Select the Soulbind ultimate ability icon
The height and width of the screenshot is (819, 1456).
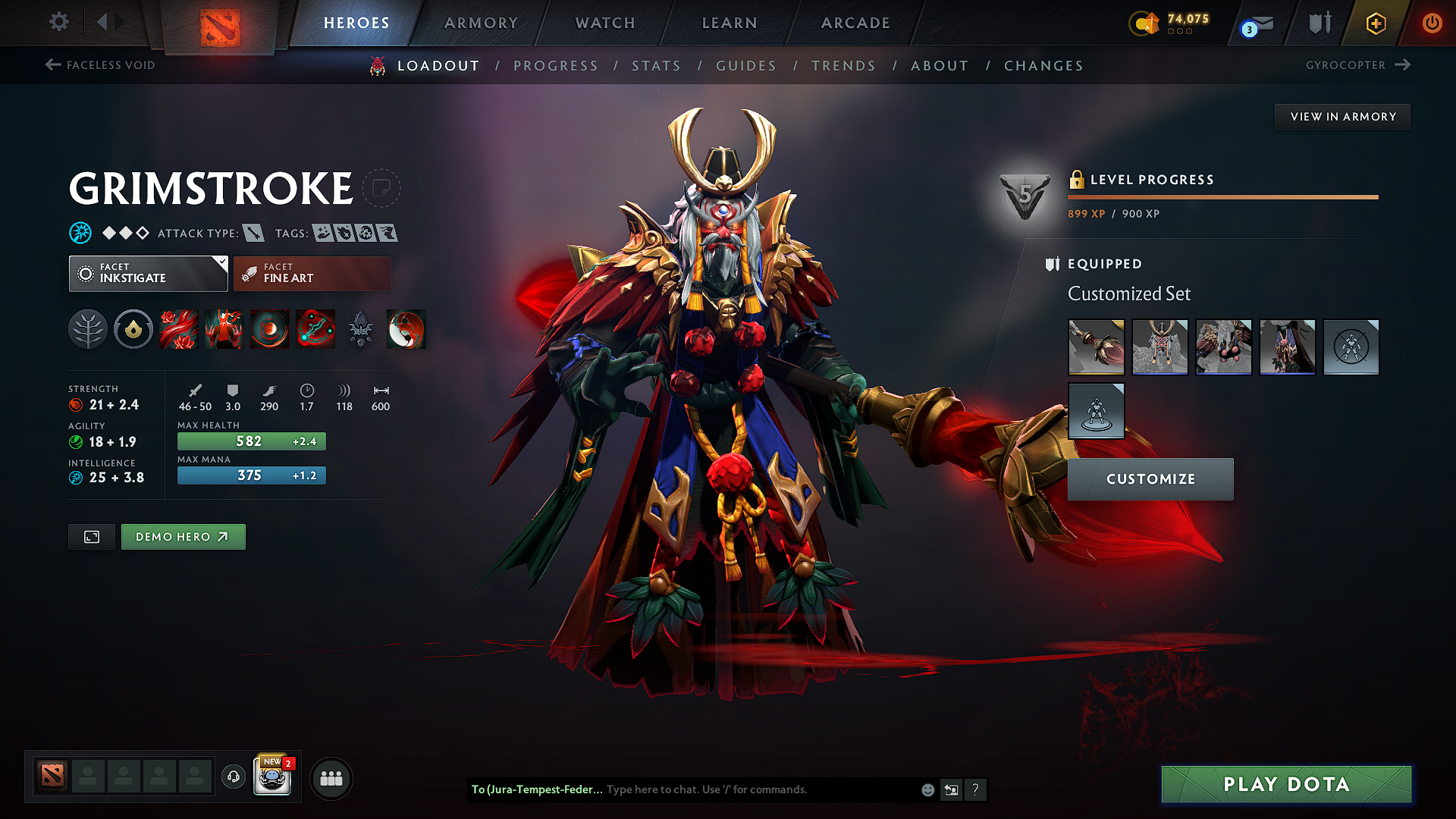(315, 329)
